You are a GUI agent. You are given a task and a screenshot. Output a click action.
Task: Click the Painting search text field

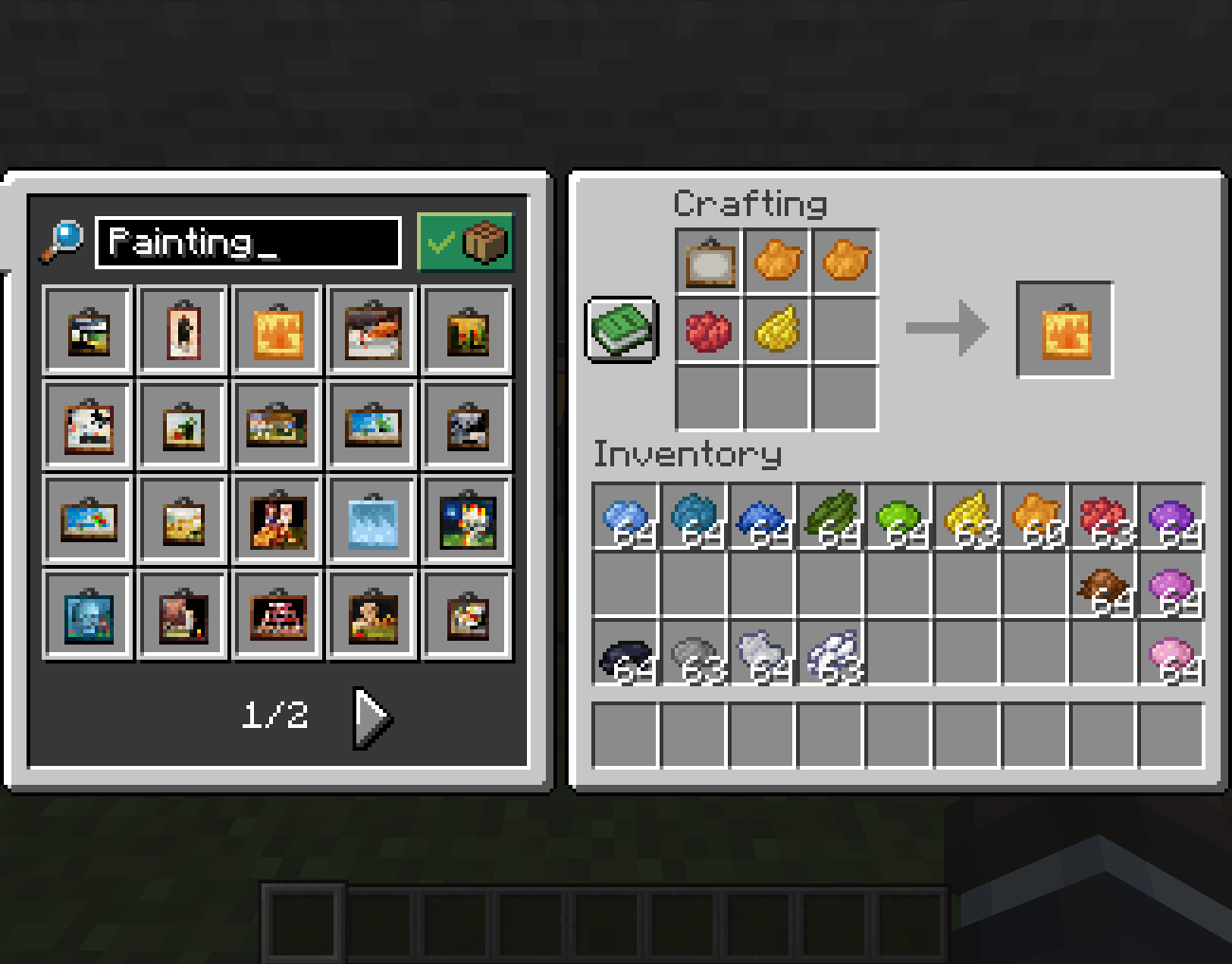(x=248, y=243)
